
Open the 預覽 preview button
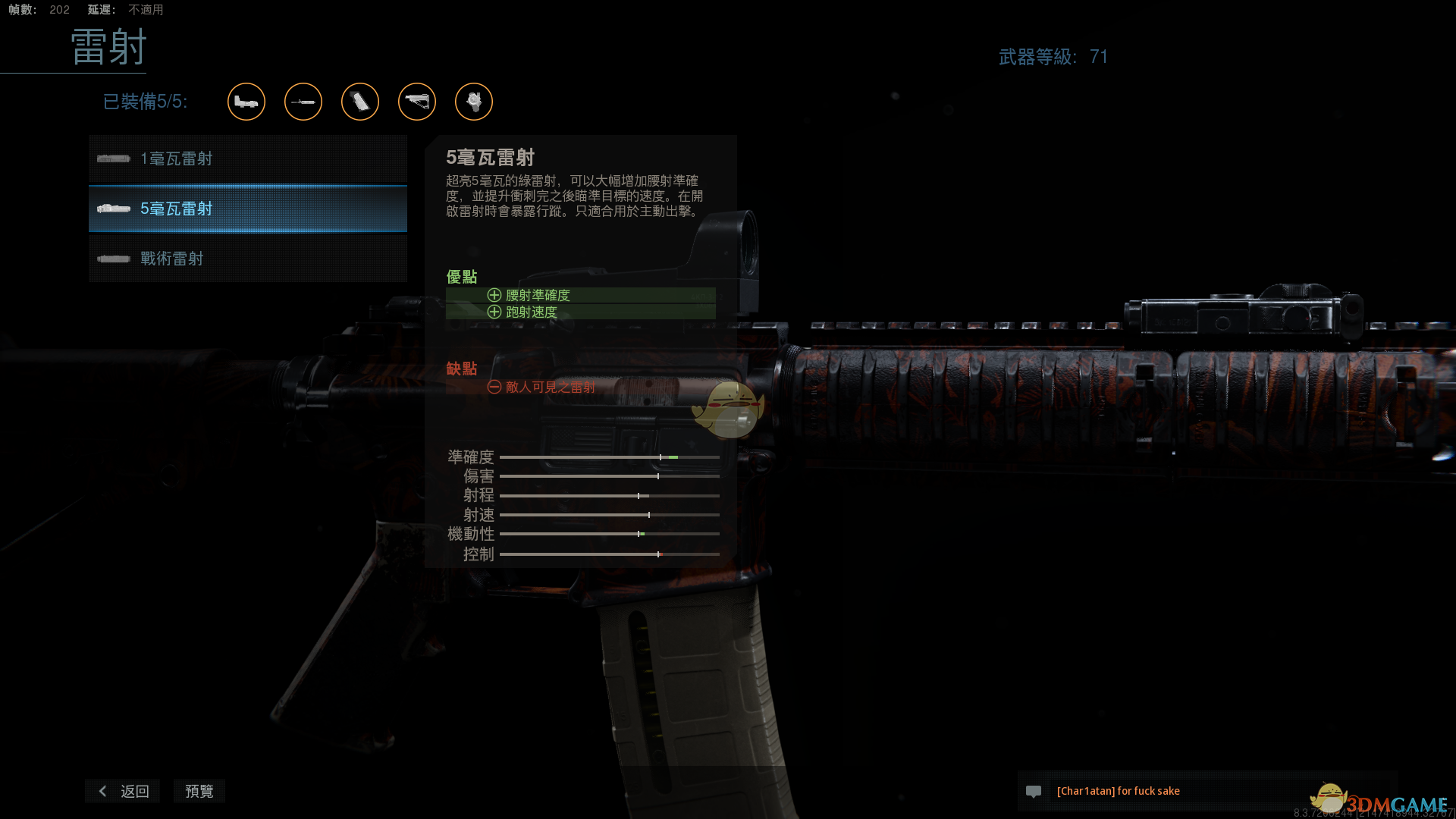199,791
